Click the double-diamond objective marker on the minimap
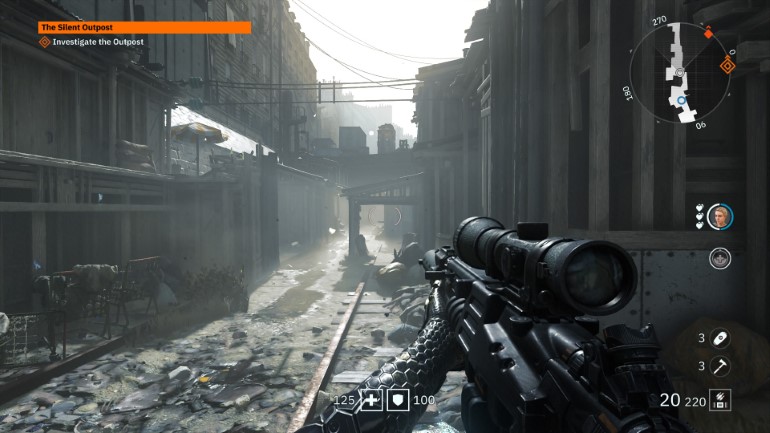 (x=727, y=67)
